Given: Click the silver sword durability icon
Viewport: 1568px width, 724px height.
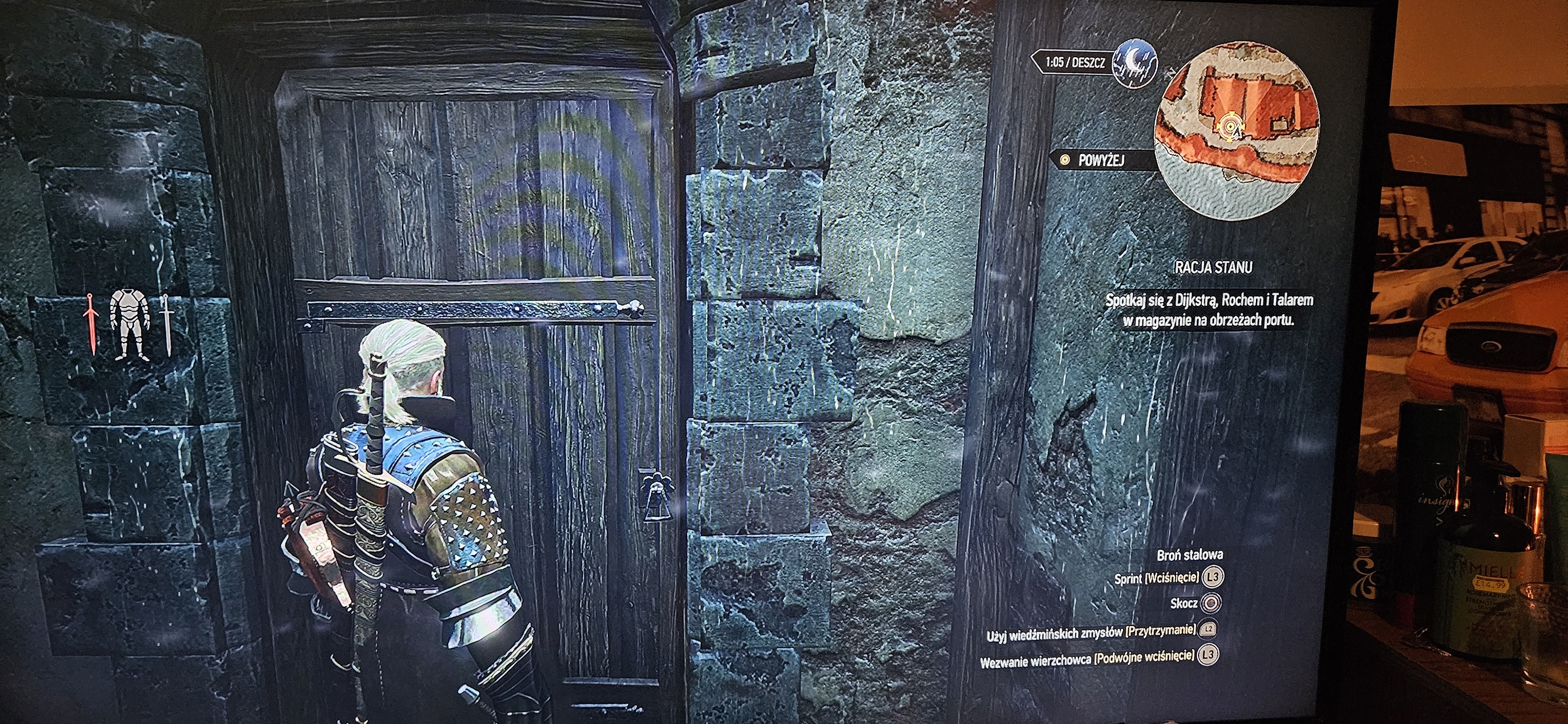Looking at the screenshot, I should pos(166,324).
